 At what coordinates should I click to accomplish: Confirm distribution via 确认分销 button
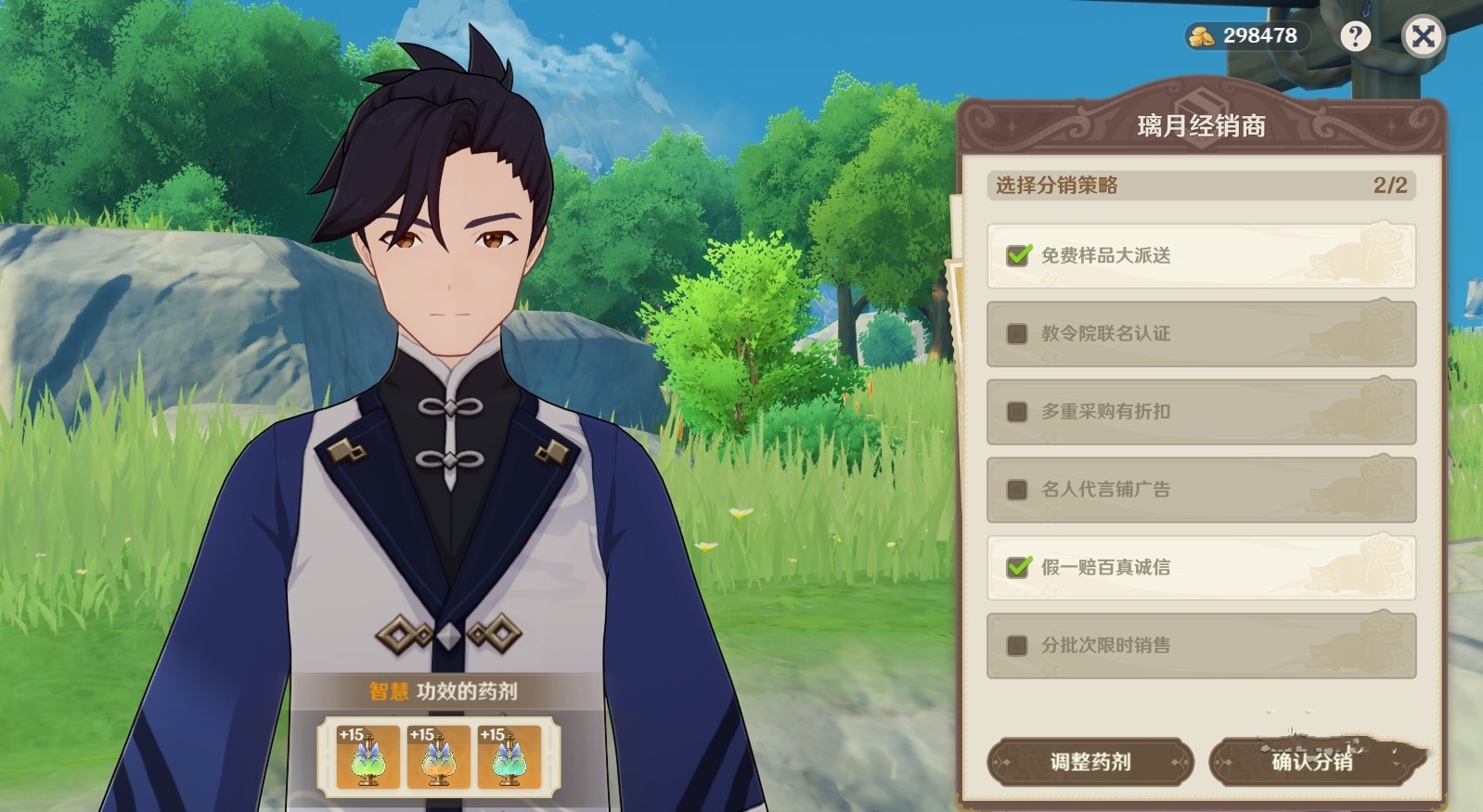[1313, 763]
